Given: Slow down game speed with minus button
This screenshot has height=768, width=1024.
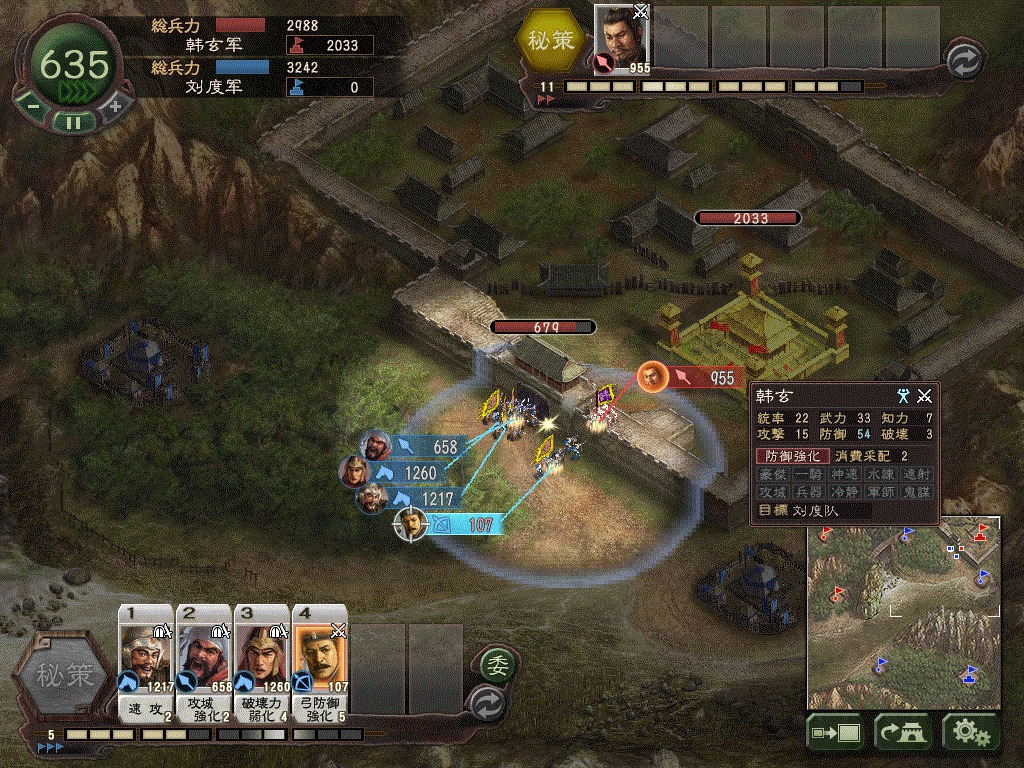Looking at the screenshot, I should [x=33, y=105].
